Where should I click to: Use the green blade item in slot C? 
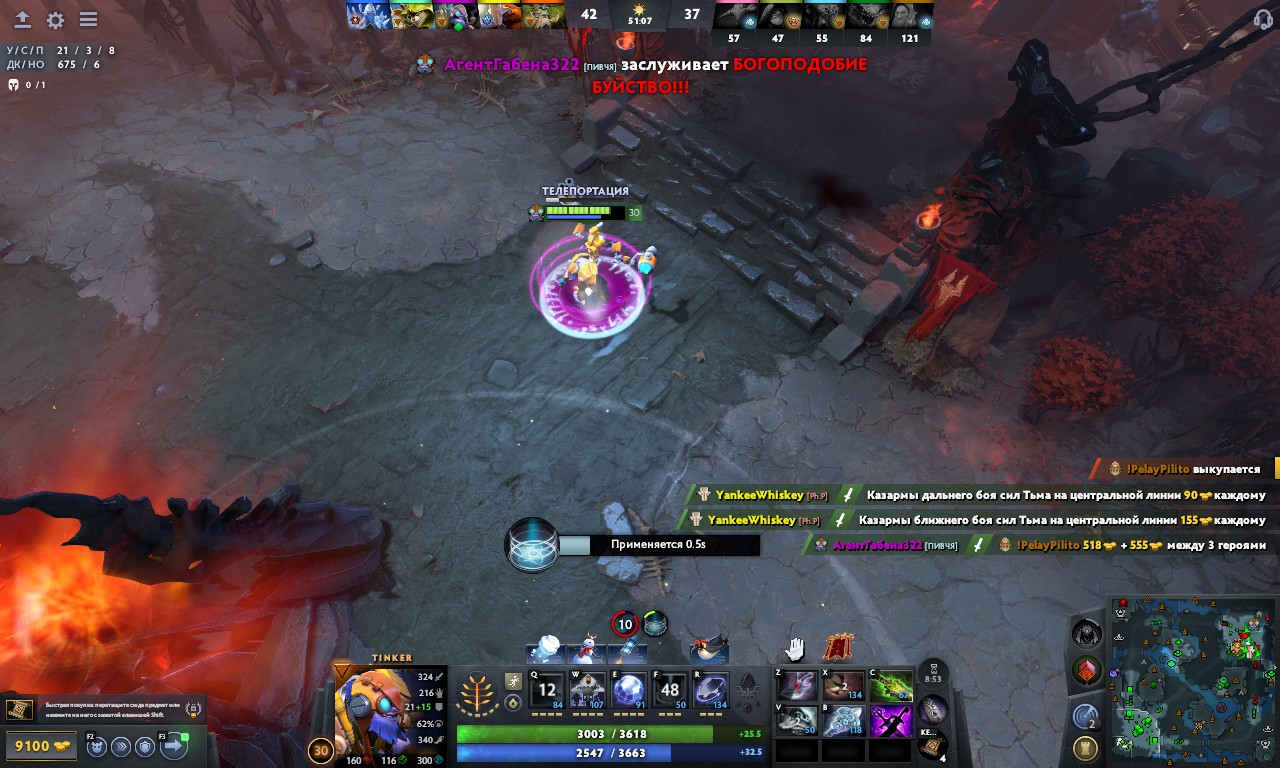pos(890,686)
